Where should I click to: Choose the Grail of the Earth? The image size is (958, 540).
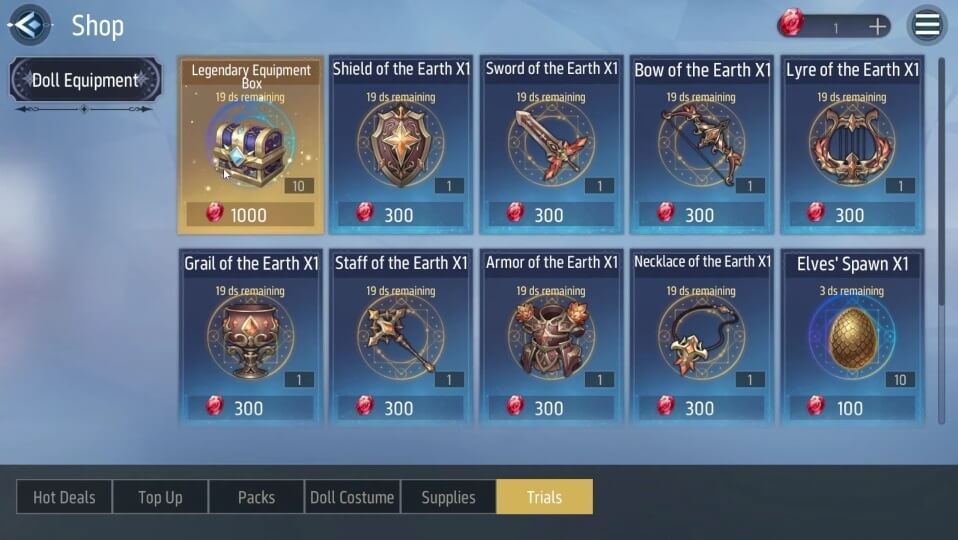pos(251,338)
